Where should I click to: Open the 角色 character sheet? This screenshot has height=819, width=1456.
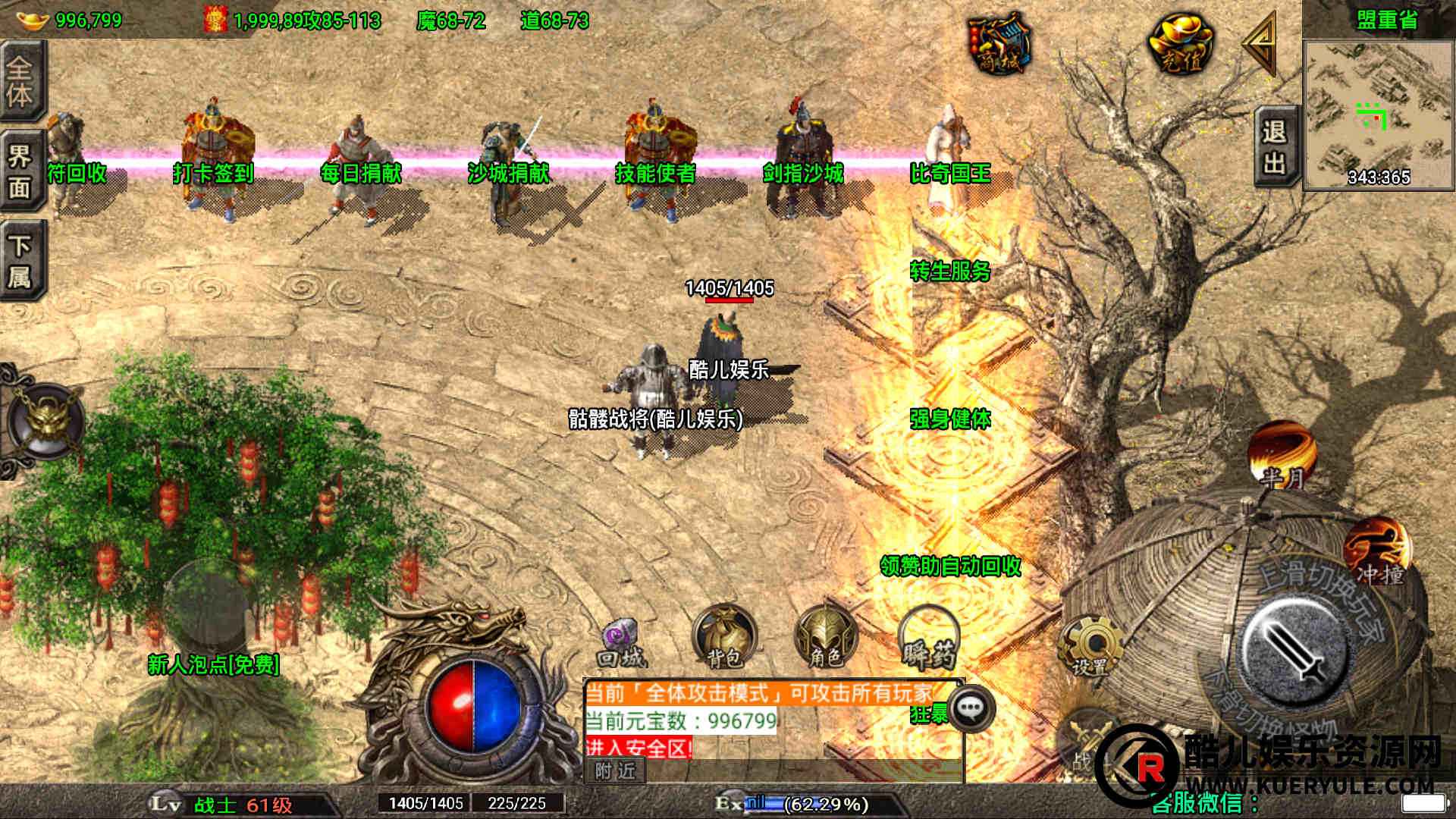click(826, 639)
